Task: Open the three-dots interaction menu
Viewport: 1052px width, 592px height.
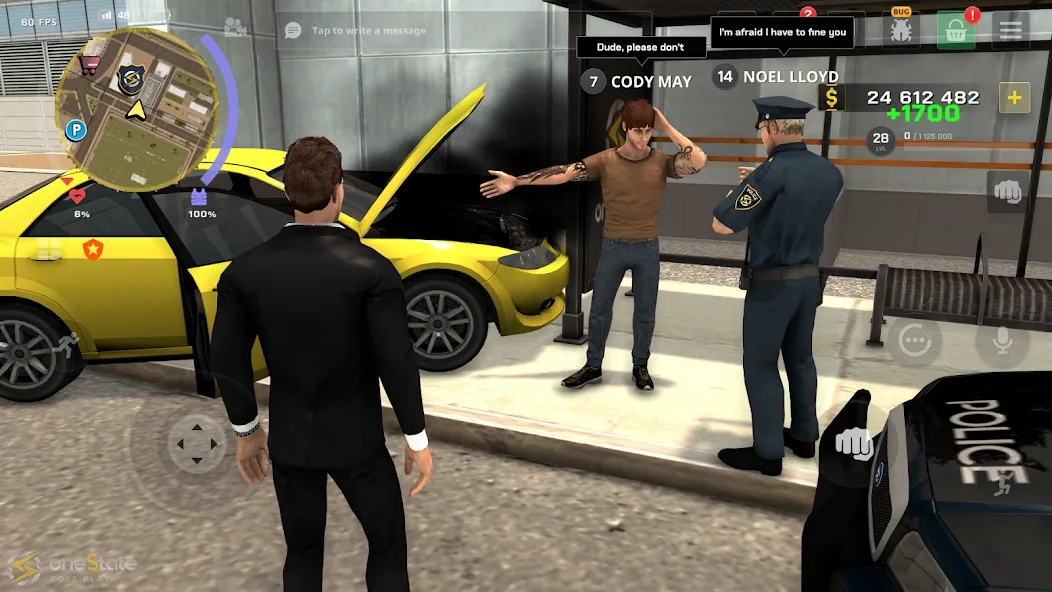Action: 914,342
